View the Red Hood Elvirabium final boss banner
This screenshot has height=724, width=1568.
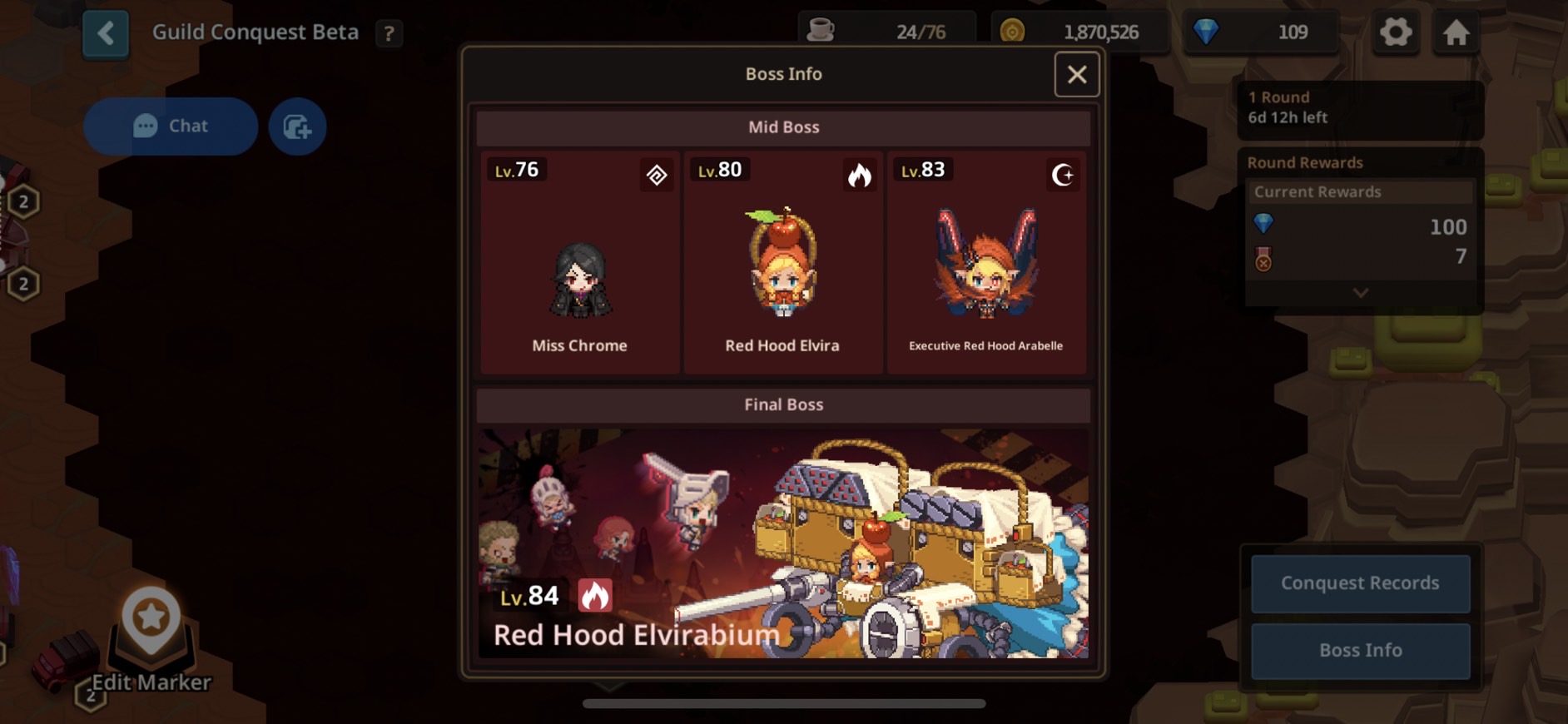click(x=783, y=543)
